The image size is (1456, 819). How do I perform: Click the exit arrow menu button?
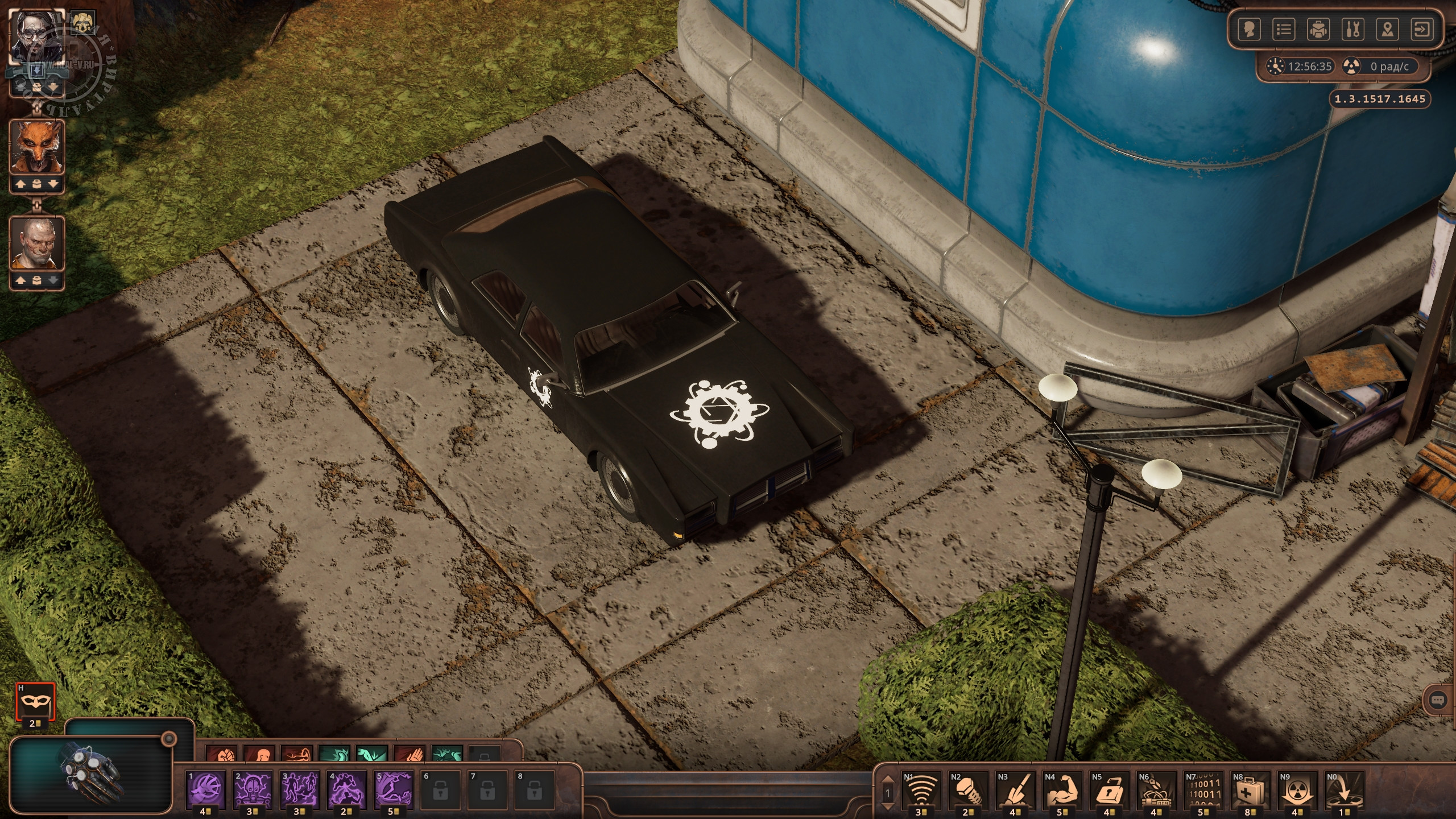coord(1422,30)
